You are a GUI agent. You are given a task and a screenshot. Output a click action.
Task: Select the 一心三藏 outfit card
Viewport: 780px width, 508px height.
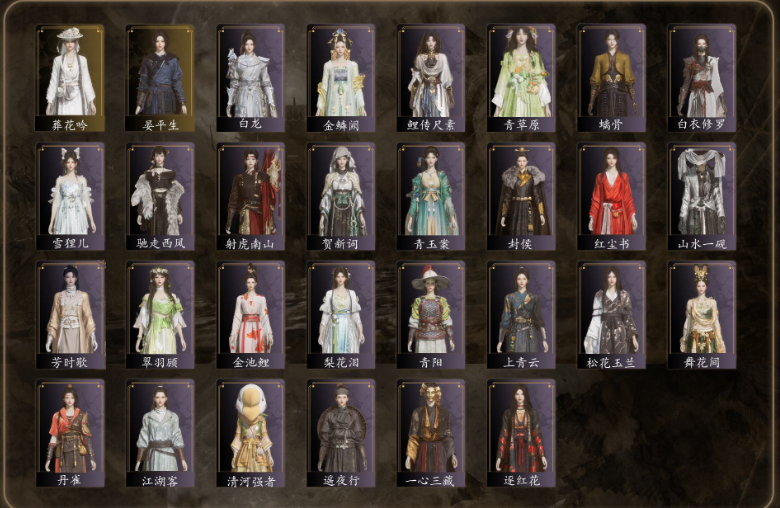pyautogui.click(x=431, y=432)
